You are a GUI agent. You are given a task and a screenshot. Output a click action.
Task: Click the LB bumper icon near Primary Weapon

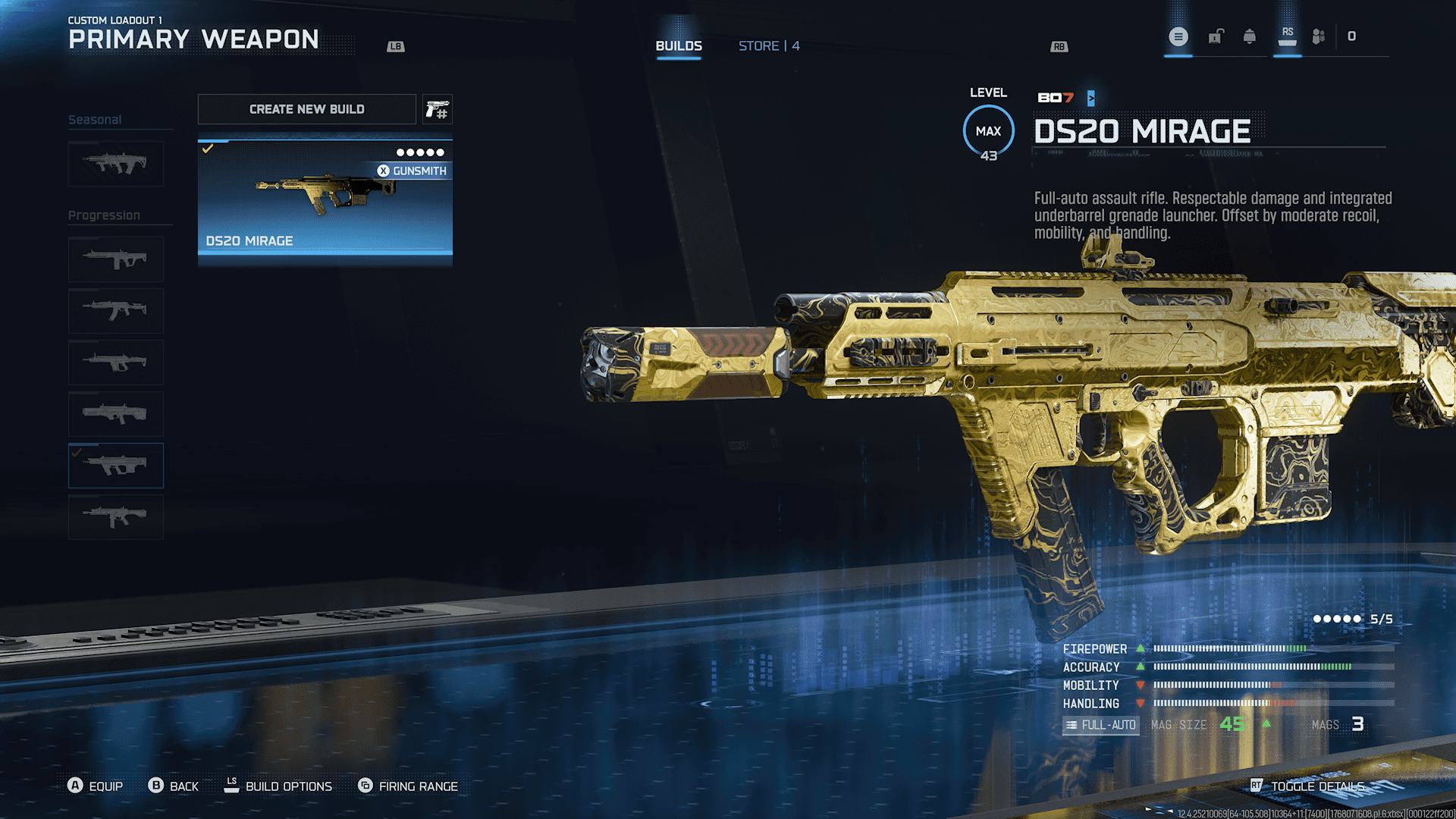click(394, 46)
